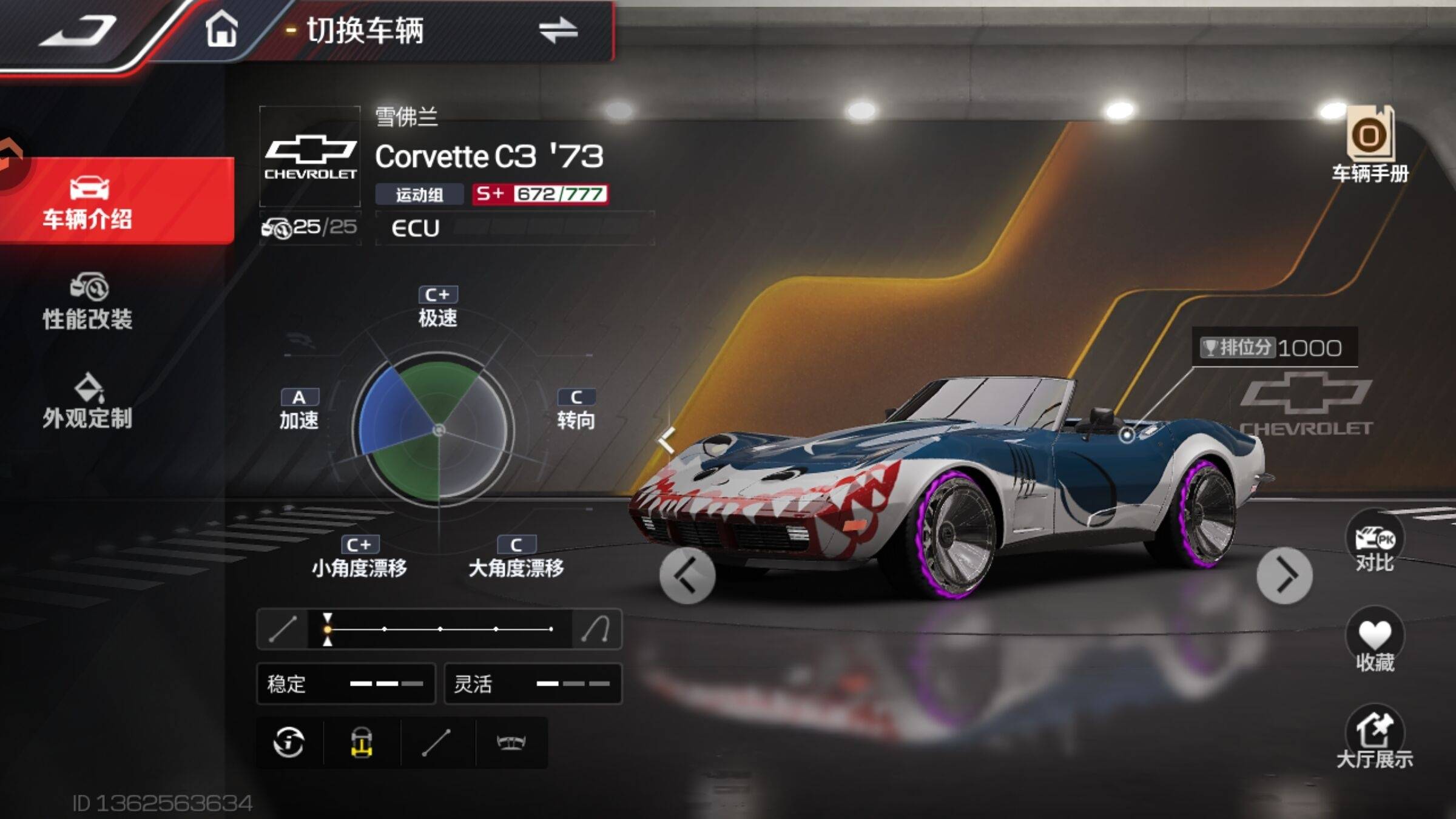
Task: Click the ECU bar
Action: click(514, 228)
